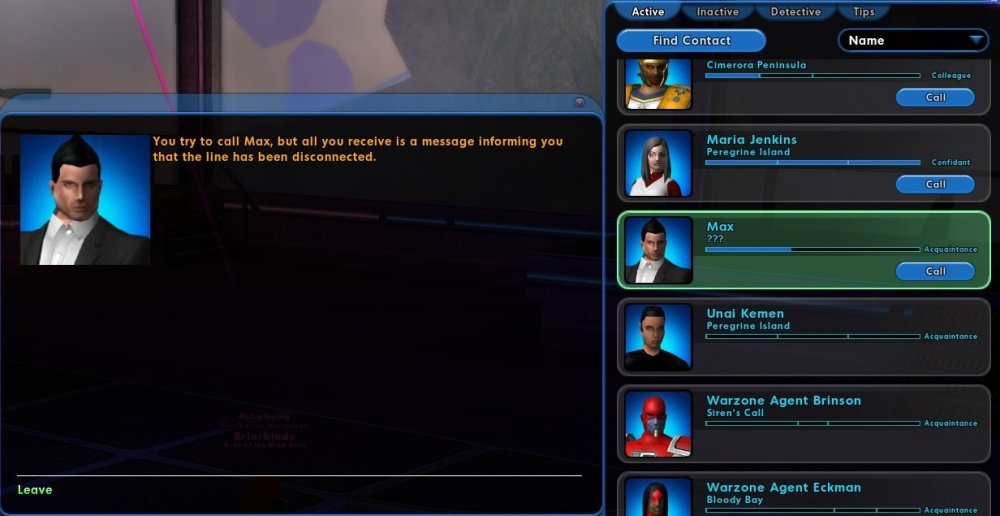Screen dimensions: 1000x516
Task: Click the Find Contact button
Action: 691,41
